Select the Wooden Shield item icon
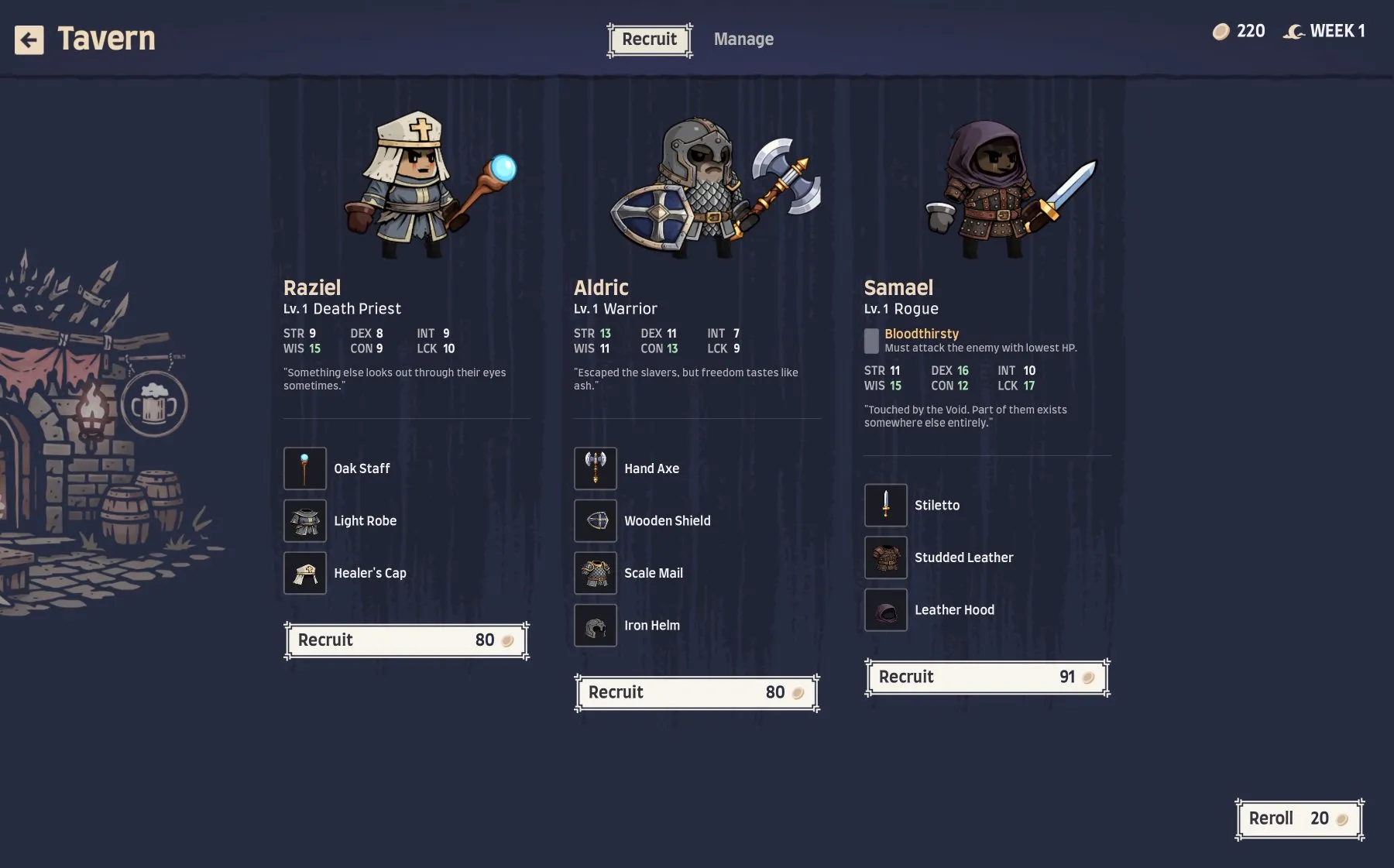Viewport: 1394px width, 868px height. coord(595,520)
